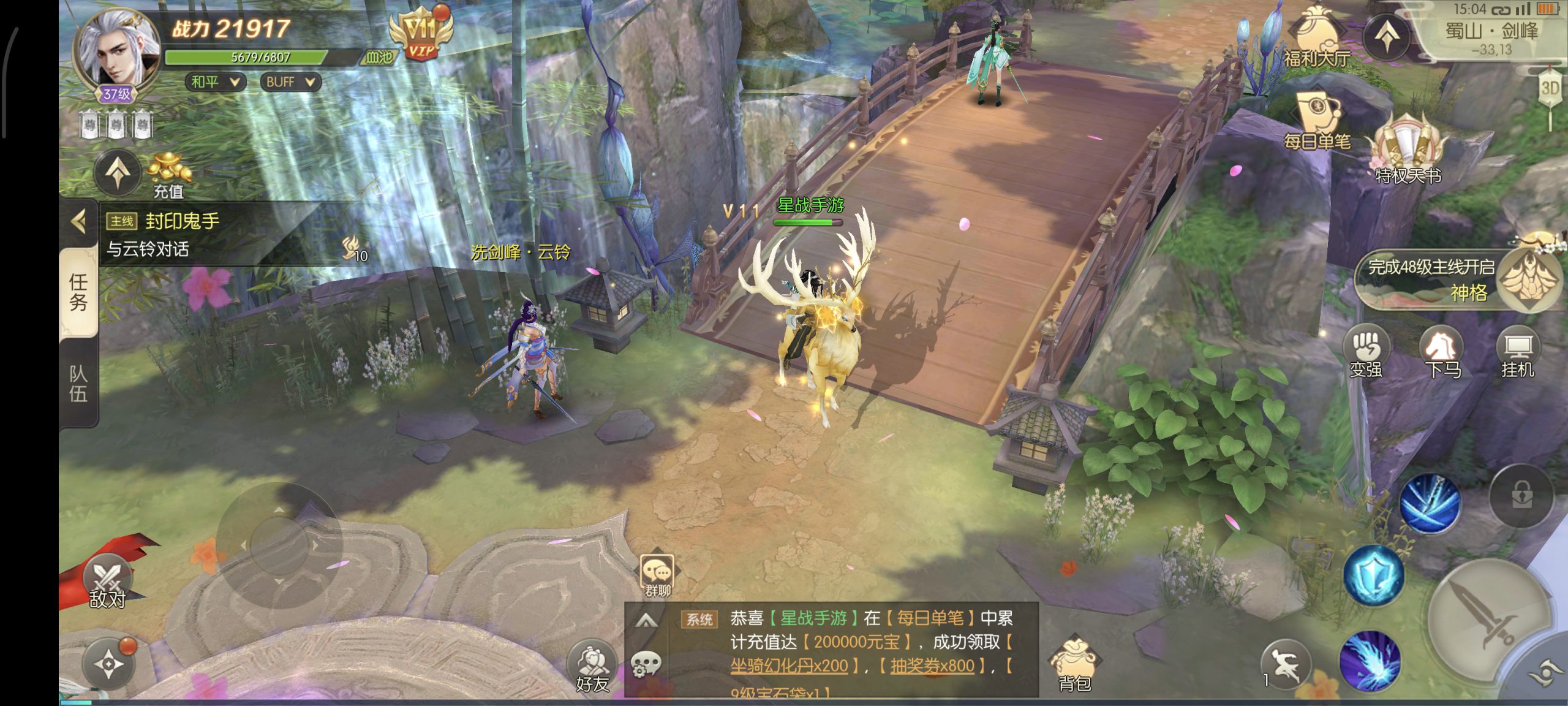Expand the BUFF dropdown
1568x706 pixels.
click(290, 82)
